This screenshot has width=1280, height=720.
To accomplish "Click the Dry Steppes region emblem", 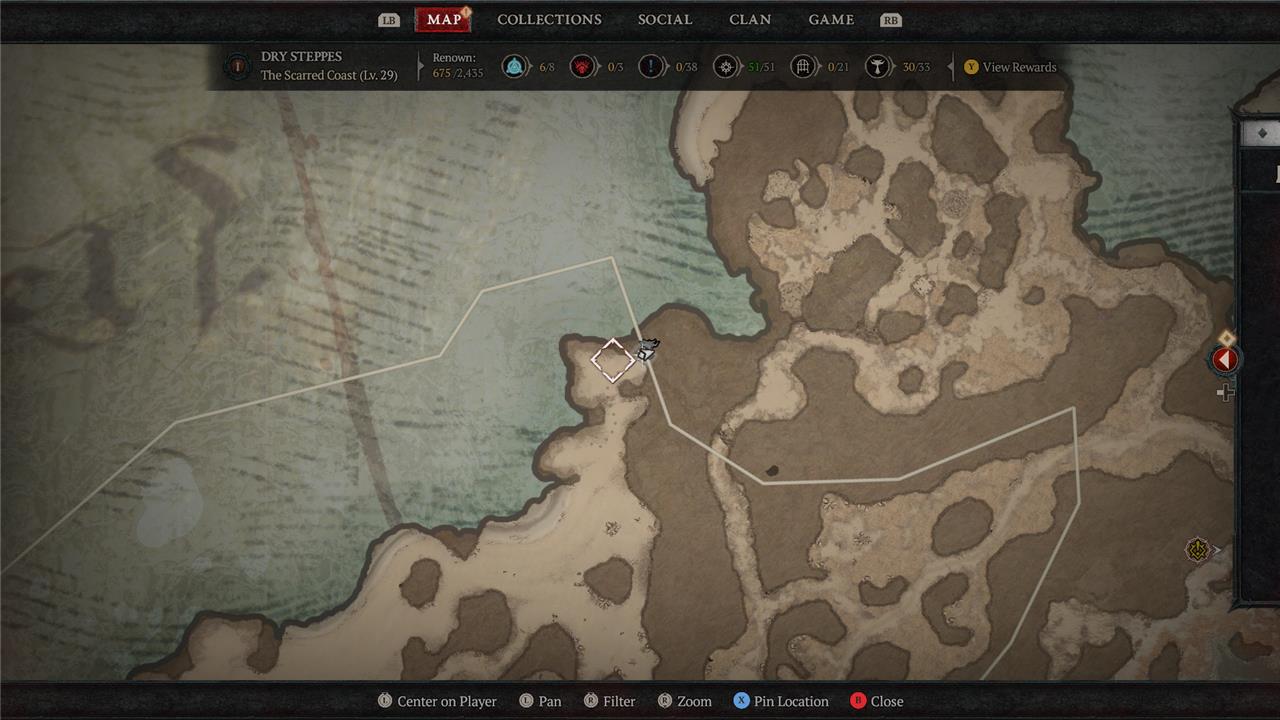I will click(237, 67).
